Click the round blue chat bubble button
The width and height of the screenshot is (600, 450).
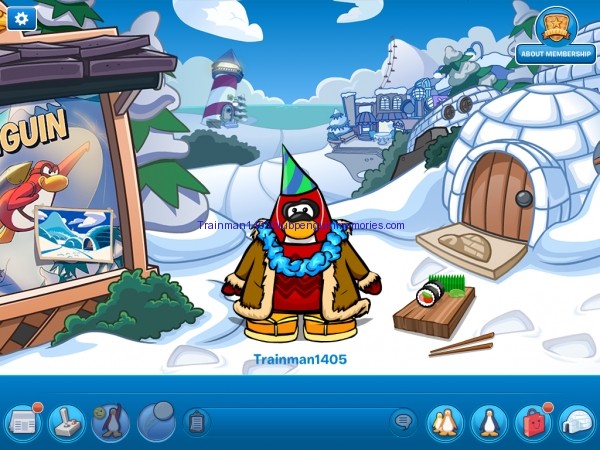156,421
